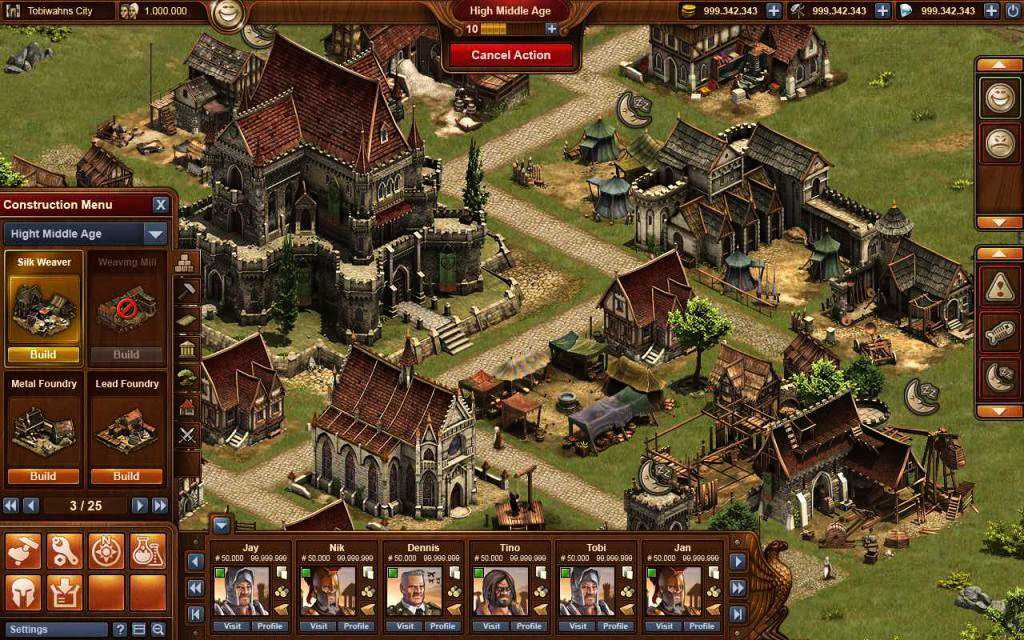Visit Tino's city
The height and width of the screenshot is (640, 1024).
point(490,627)
